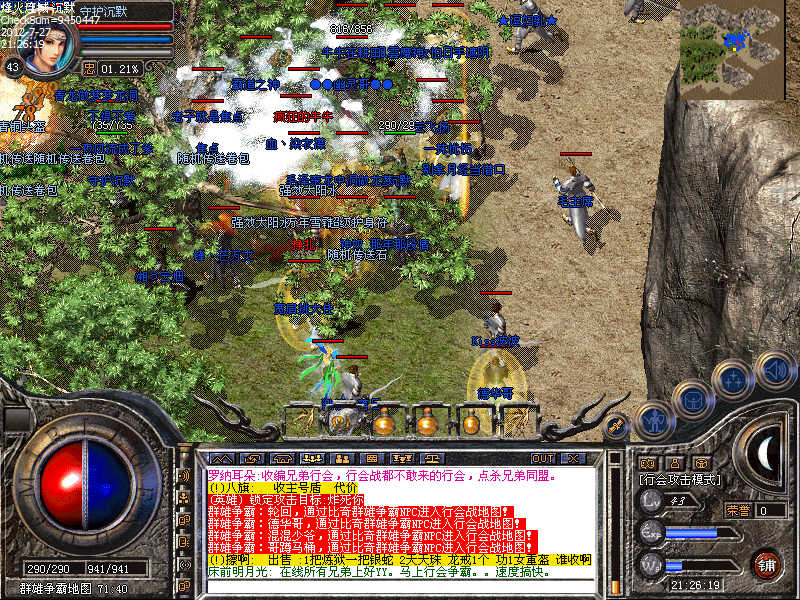Click the 忠 loyalty icon under the portrait
Image resolution: width=800 pixels, height=600 pixels.
tap(89, 68)
